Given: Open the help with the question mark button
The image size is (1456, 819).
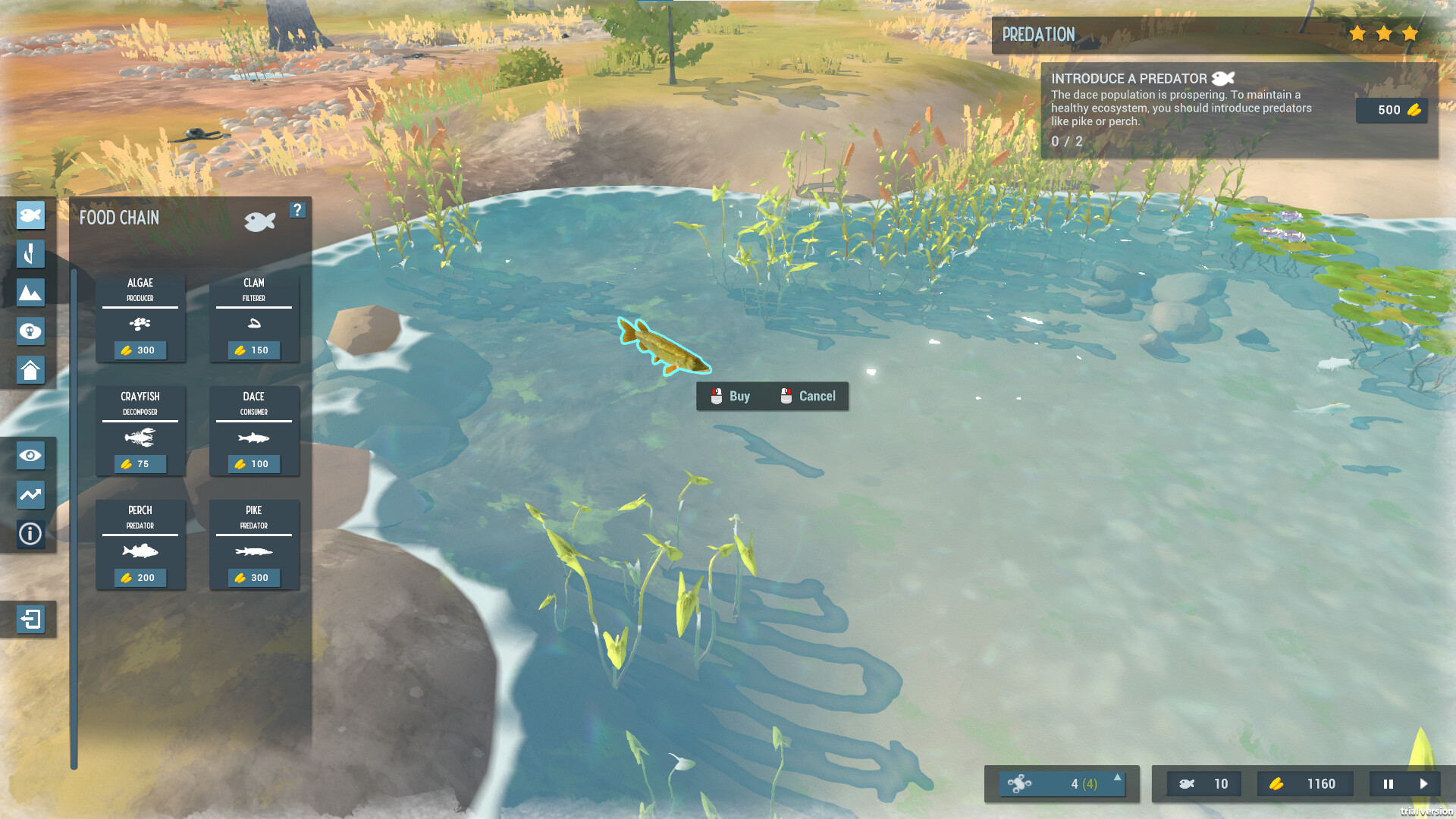Looking at the screenshot, I should [297, 211].
